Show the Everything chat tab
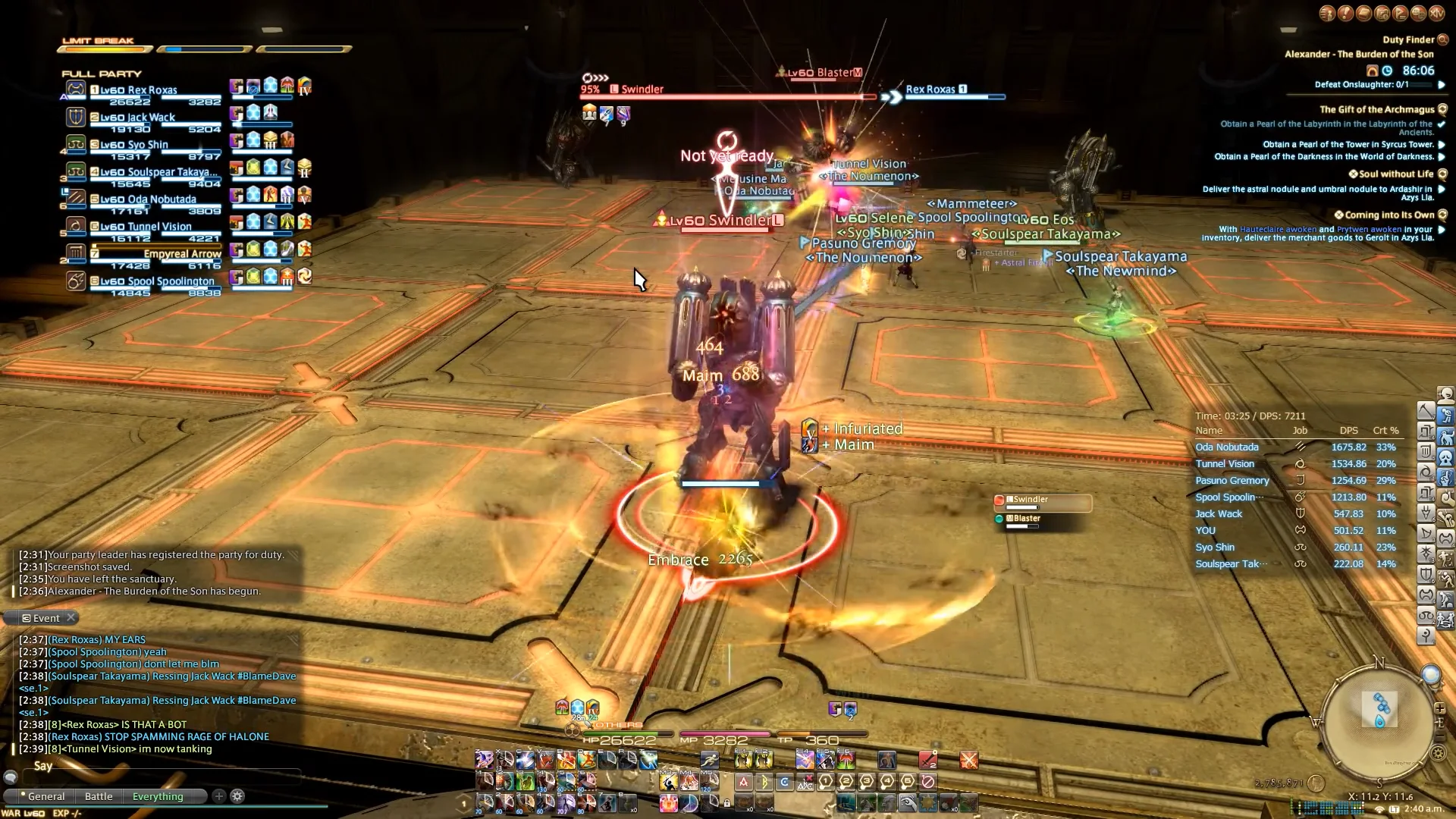The height and width of the screenshot is (819, 1456). (158, 796)
